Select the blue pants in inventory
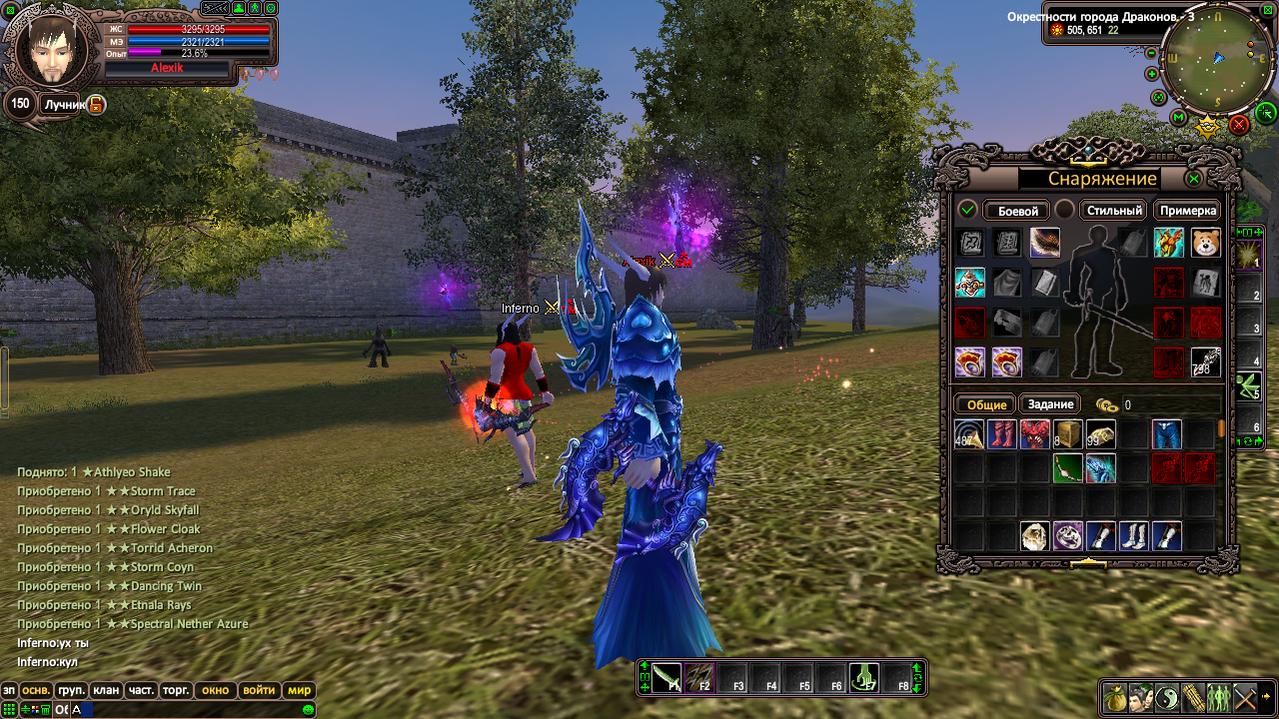 click(1166, 434)
